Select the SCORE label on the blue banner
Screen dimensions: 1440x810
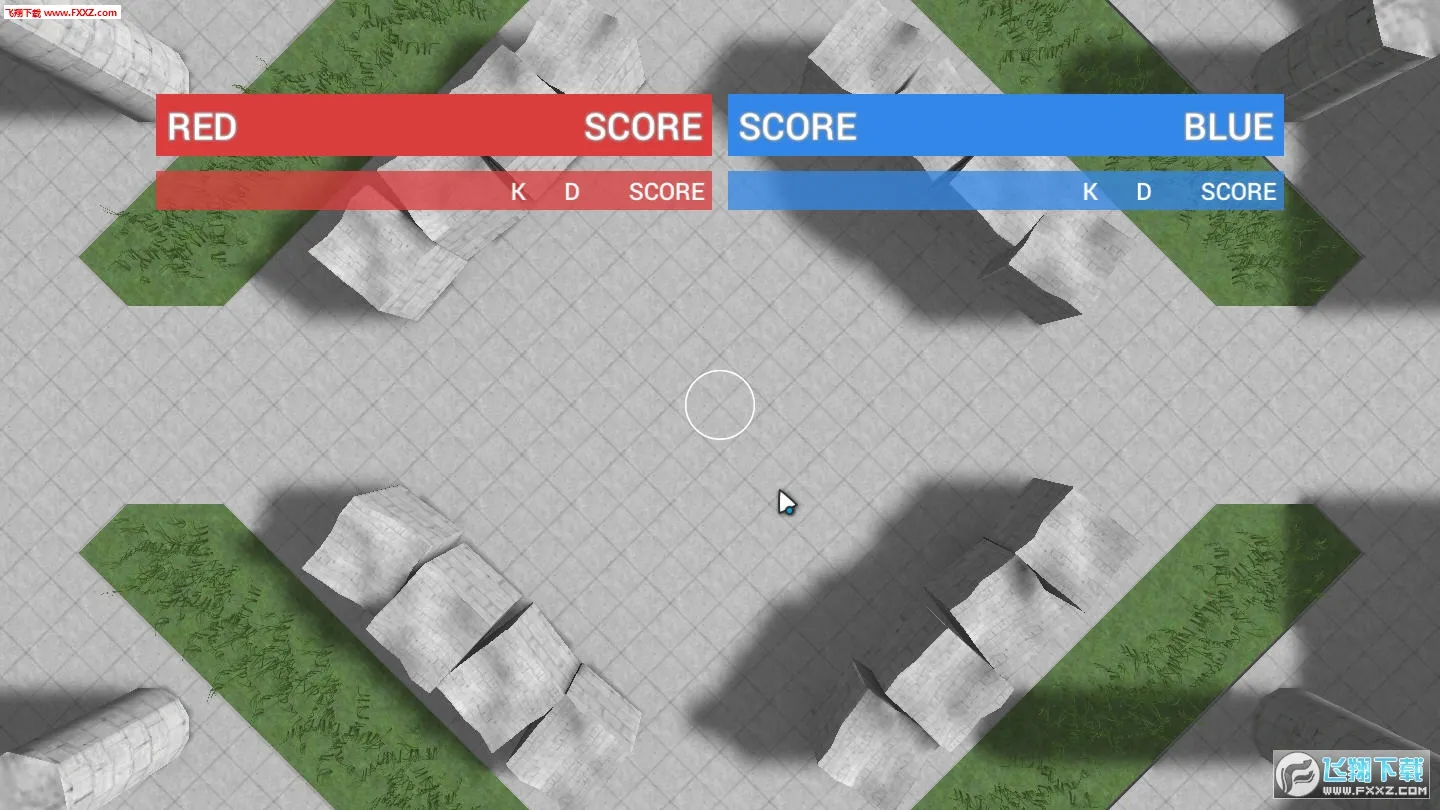(x=797, y=127)
